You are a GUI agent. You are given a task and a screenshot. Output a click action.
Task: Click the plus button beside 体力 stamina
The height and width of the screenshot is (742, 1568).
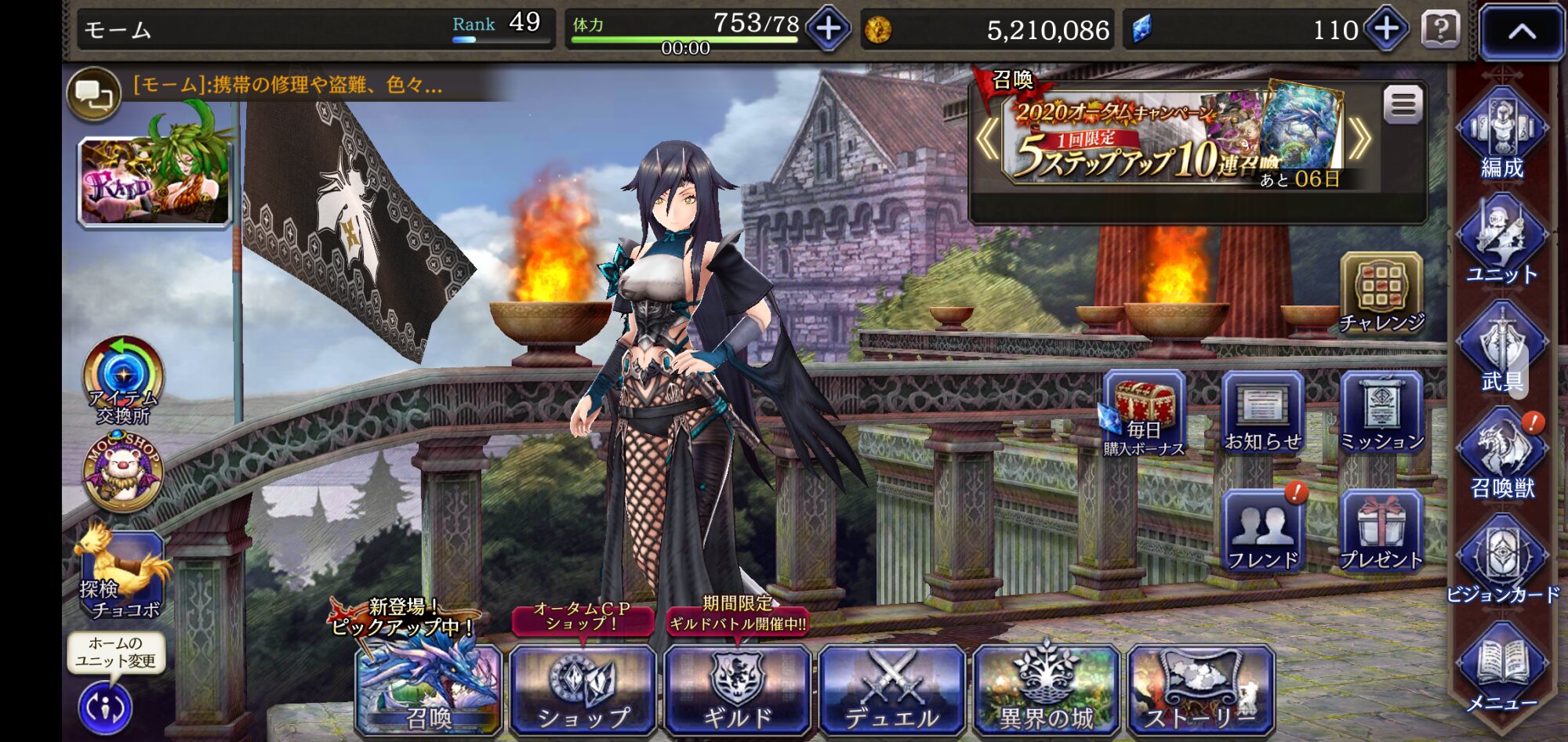pos(828,29)
